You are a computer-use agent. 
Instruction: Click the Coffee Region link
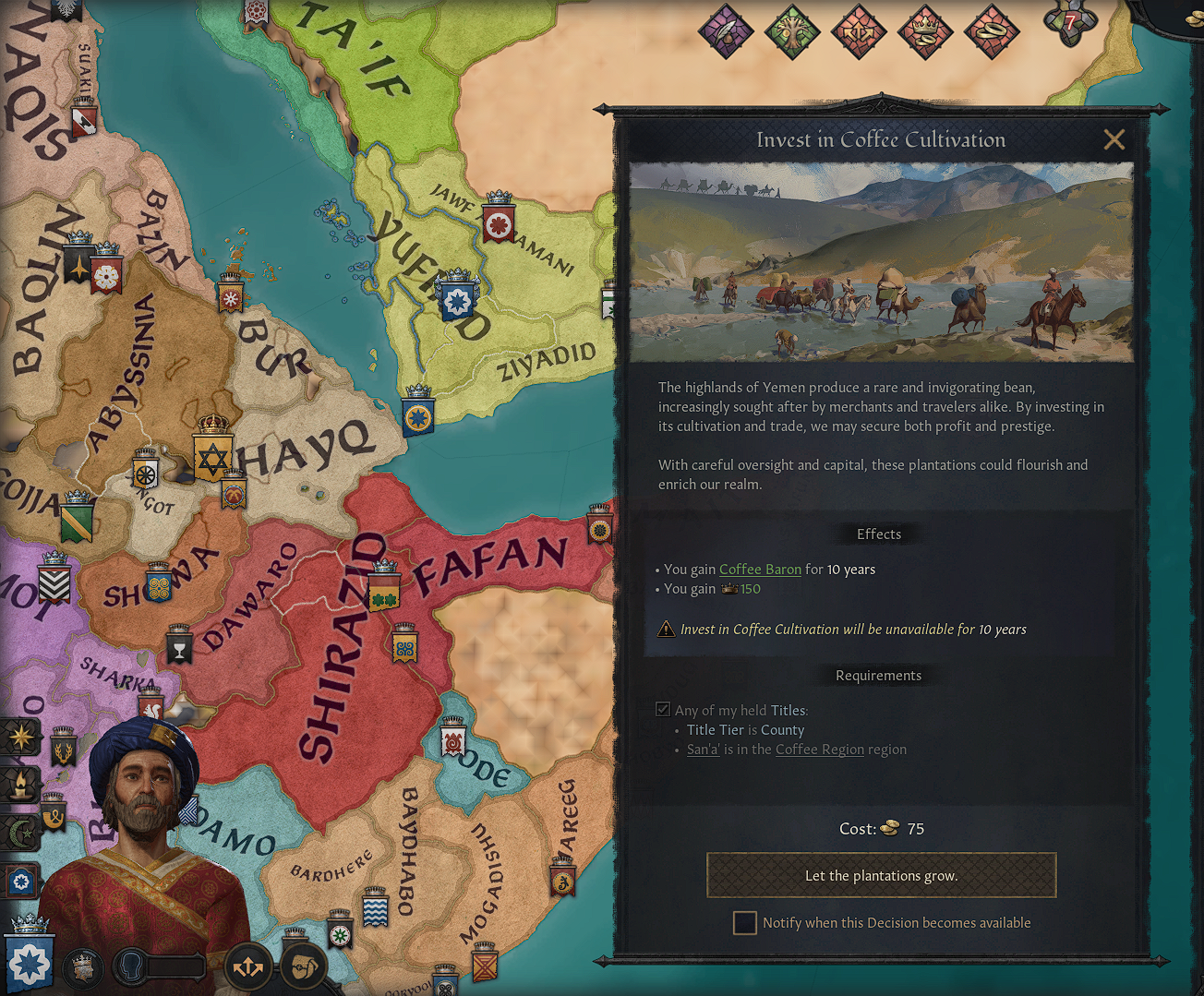(x=819, y=749)
